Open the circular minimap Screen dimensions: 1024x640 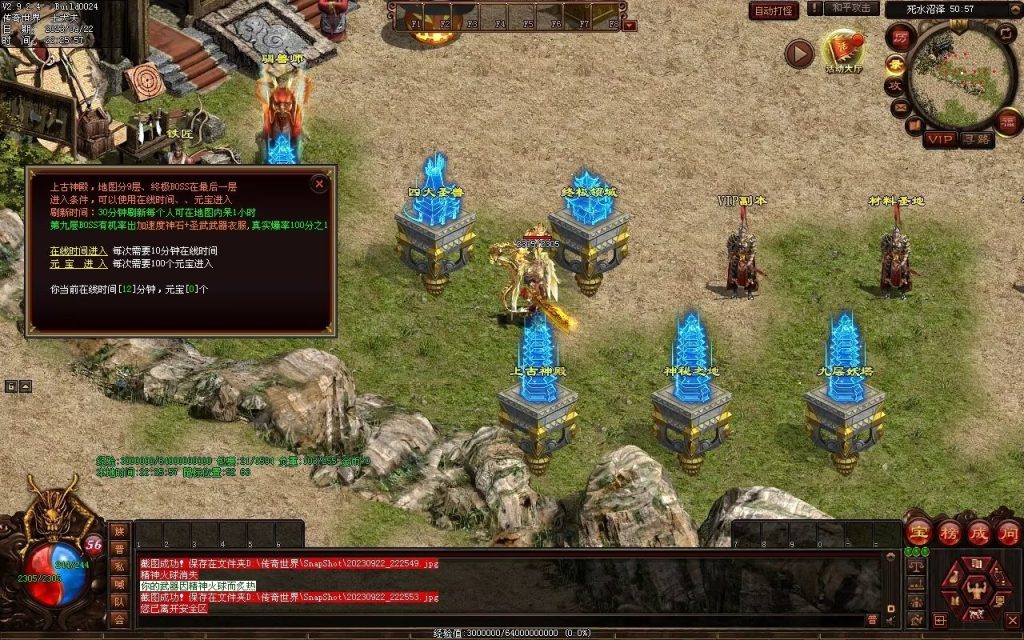(x=961, y=75)
